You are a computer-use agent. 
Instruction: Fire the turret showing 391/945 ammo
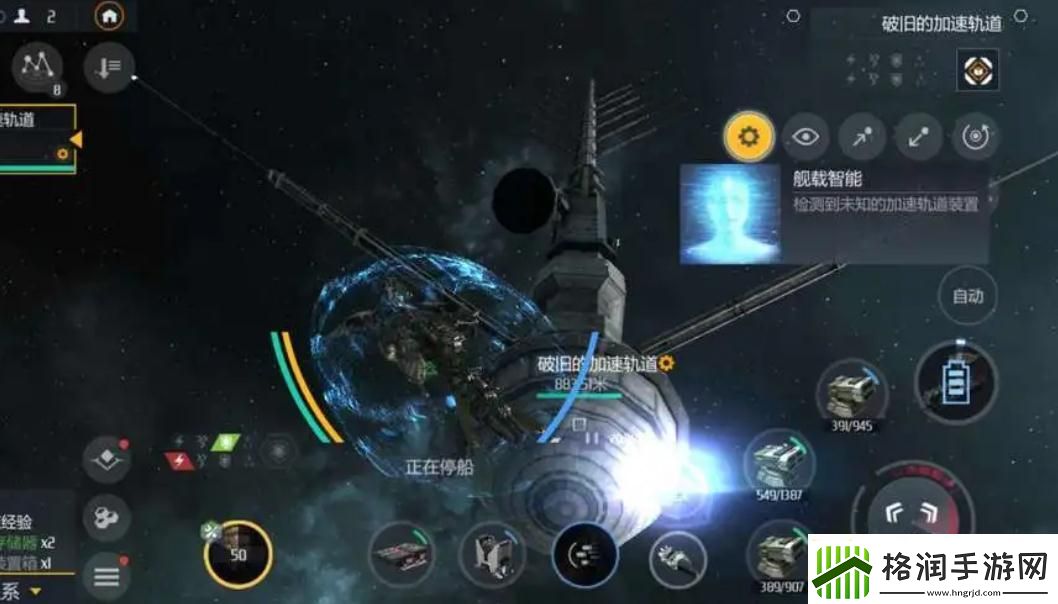[x=851, y=392]
